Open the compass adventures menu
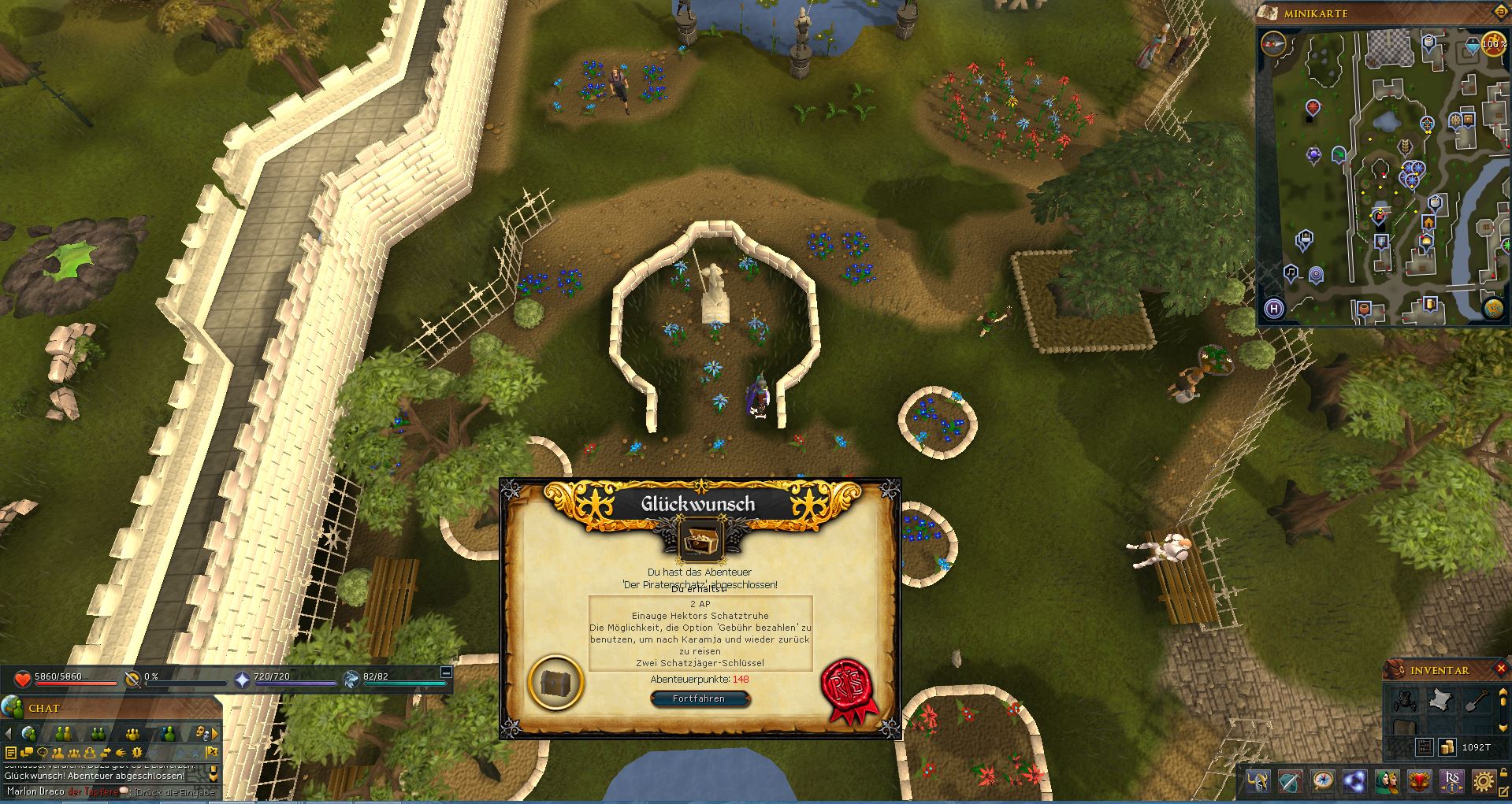Image resolution: width=1512 pixels, height=804 pixels. pos(1323,782)
